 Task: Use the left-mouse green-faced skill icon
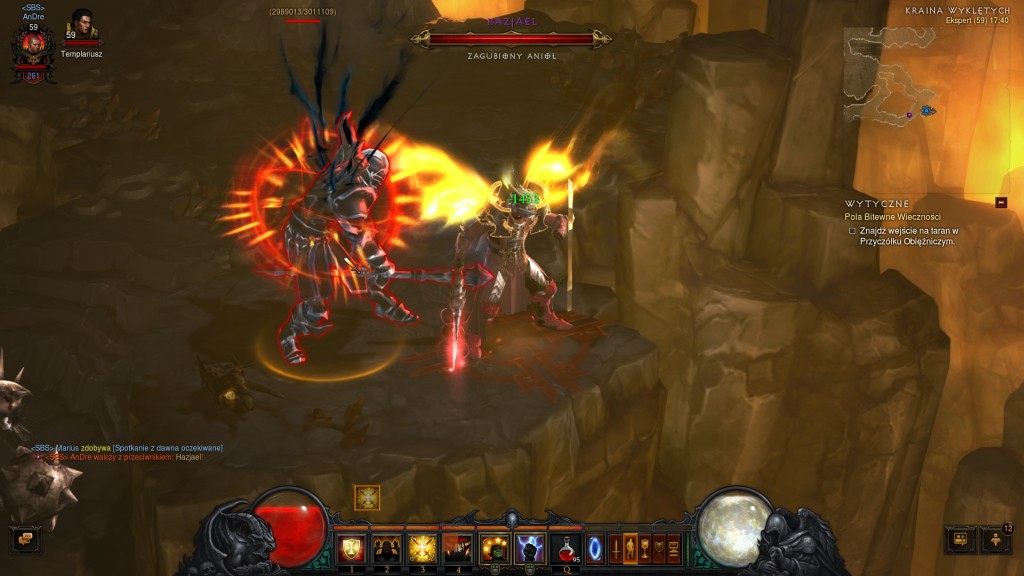click(494, 548)
